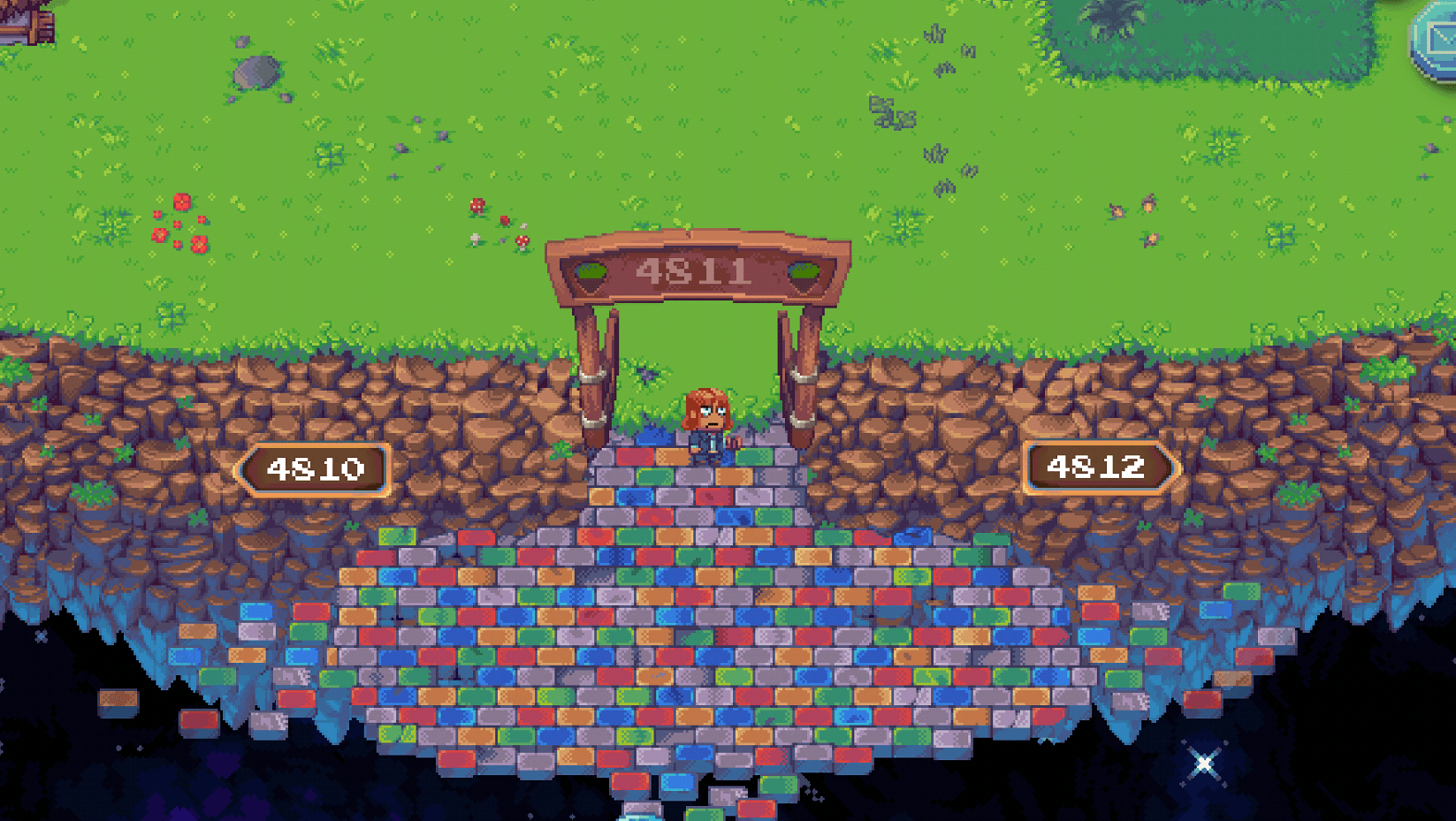
Task: Click the wooden signpost labeled 4812
Action: point(1101,467)
